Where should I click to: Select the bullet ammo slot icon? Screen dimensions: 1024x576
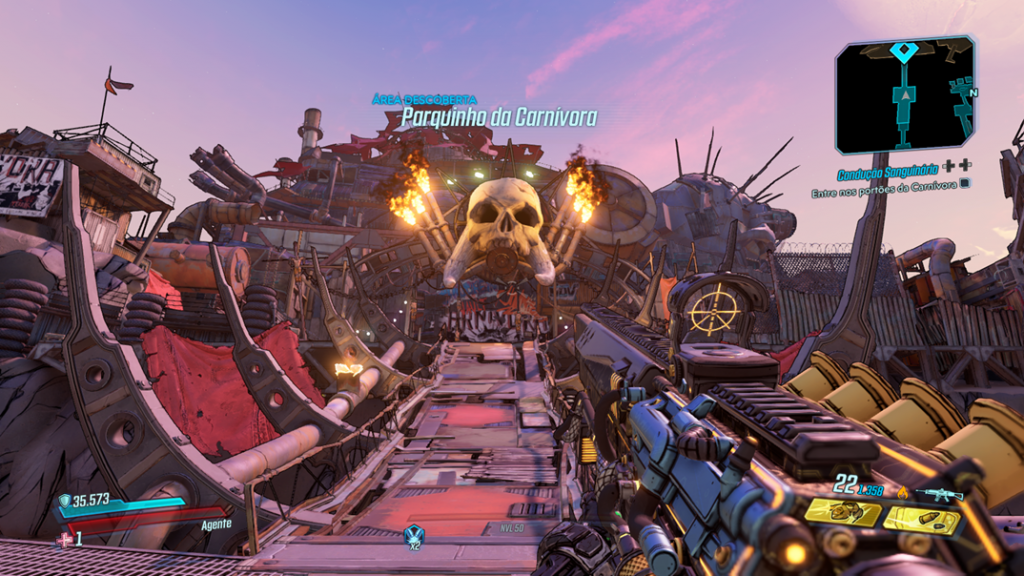(x=921, y=519)
